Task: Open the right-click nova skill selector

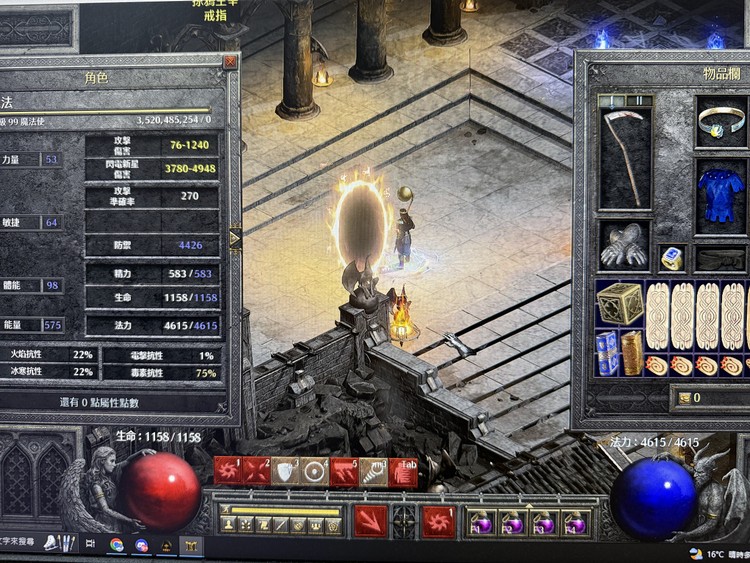Action: pos(438,521)
